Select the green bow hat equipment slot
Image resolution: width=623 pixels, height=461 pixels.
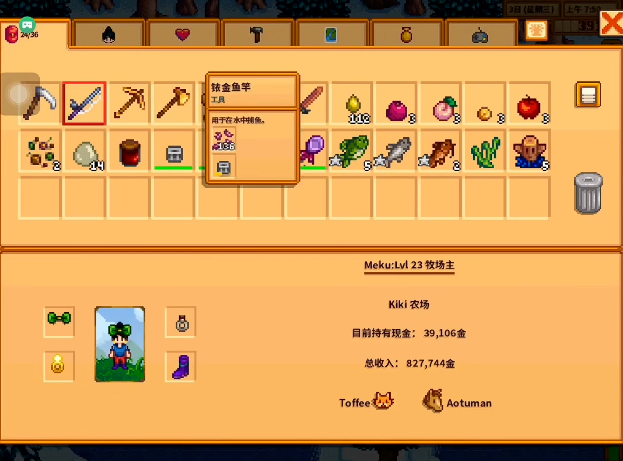(59, 321)
